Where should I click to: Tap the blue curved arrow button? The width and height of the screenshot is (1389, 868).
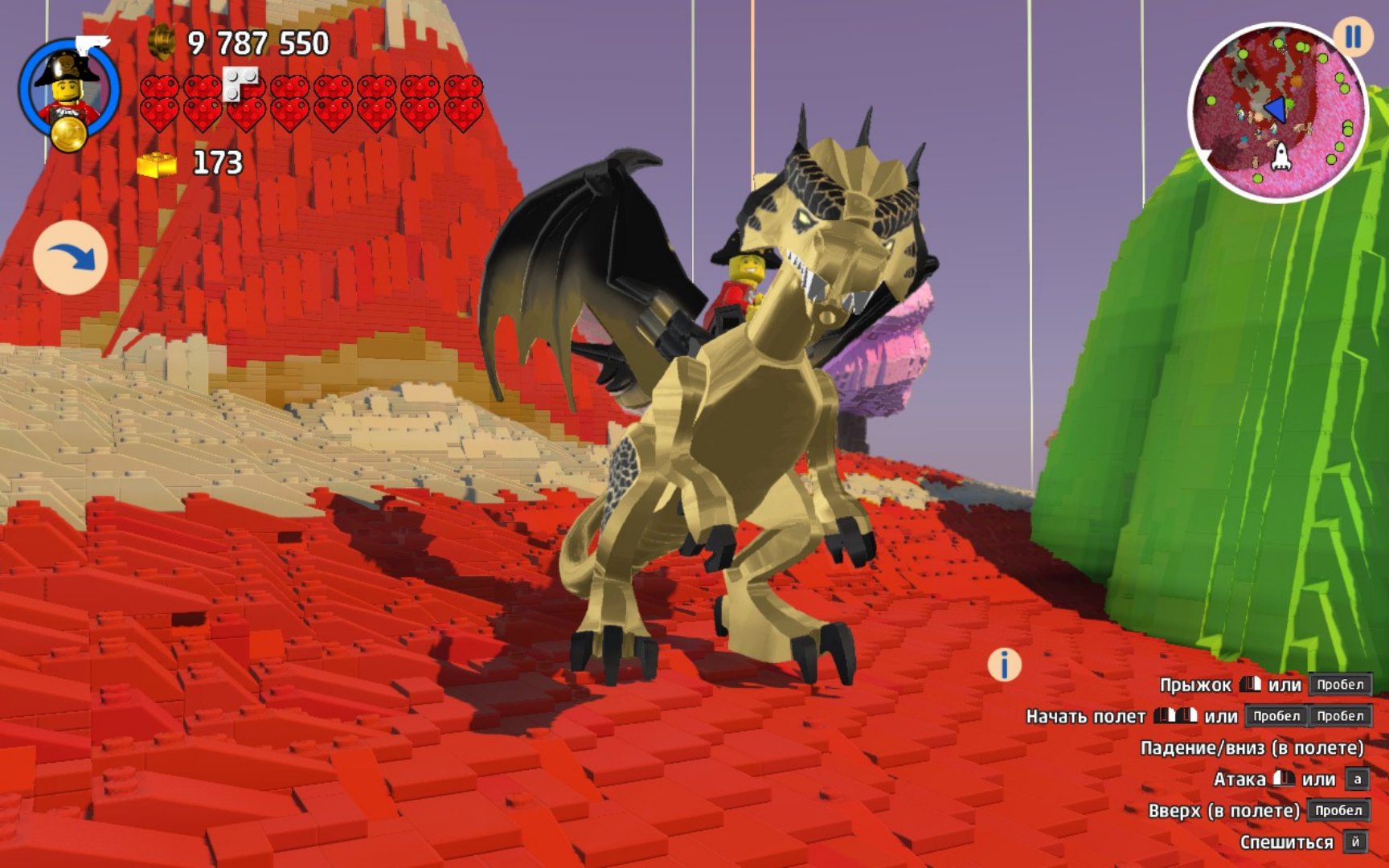tap(71, 257)
